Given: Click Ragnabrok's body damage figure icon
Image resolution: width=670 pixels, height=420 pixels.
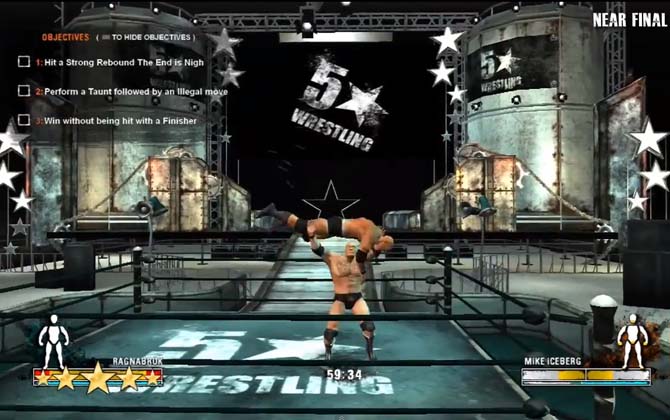Looking at the screenshot, I should [52, 340].
